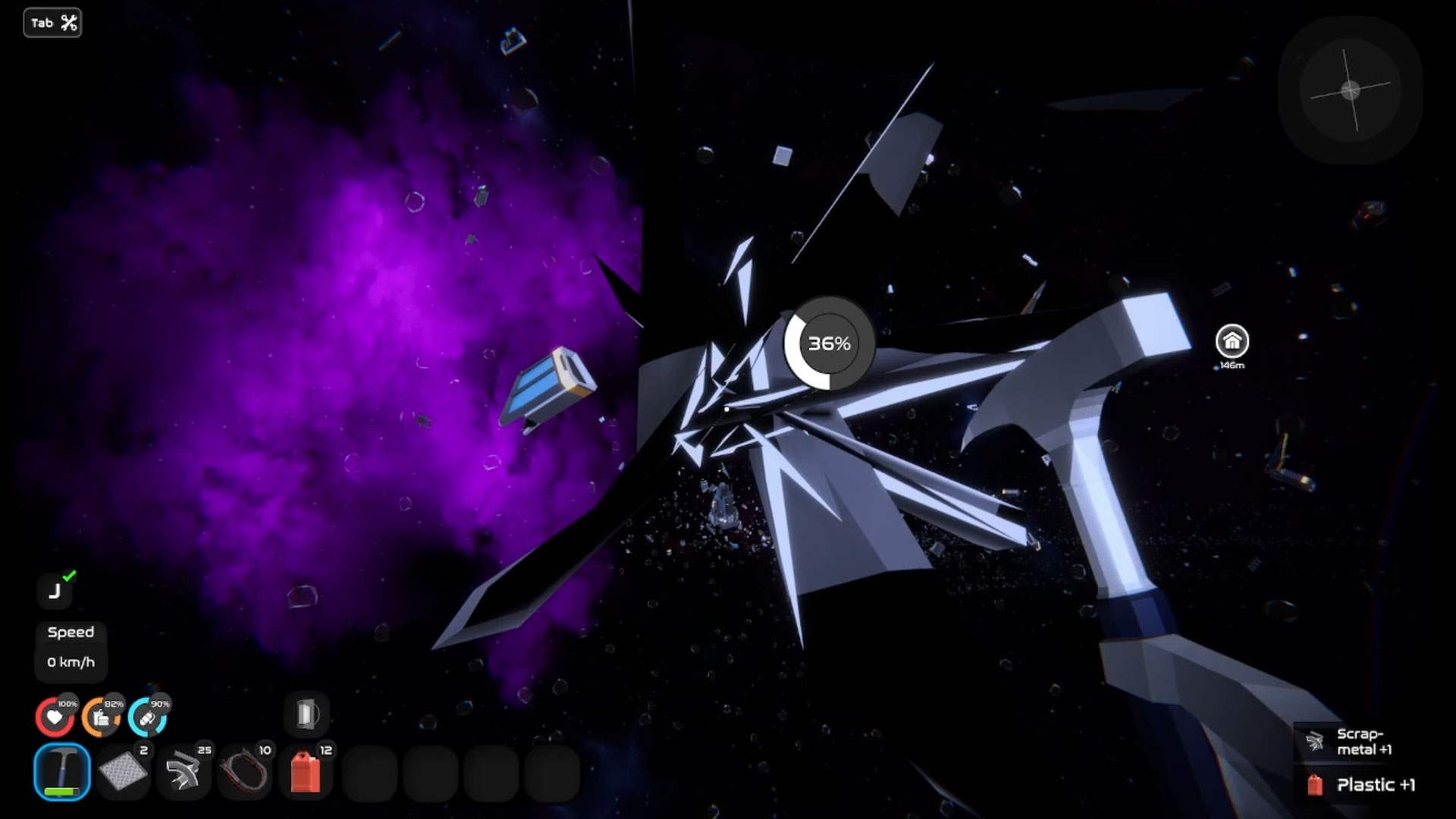Select the wires slot with 10
Screen dimensions: 1456x819
[244, 772]
